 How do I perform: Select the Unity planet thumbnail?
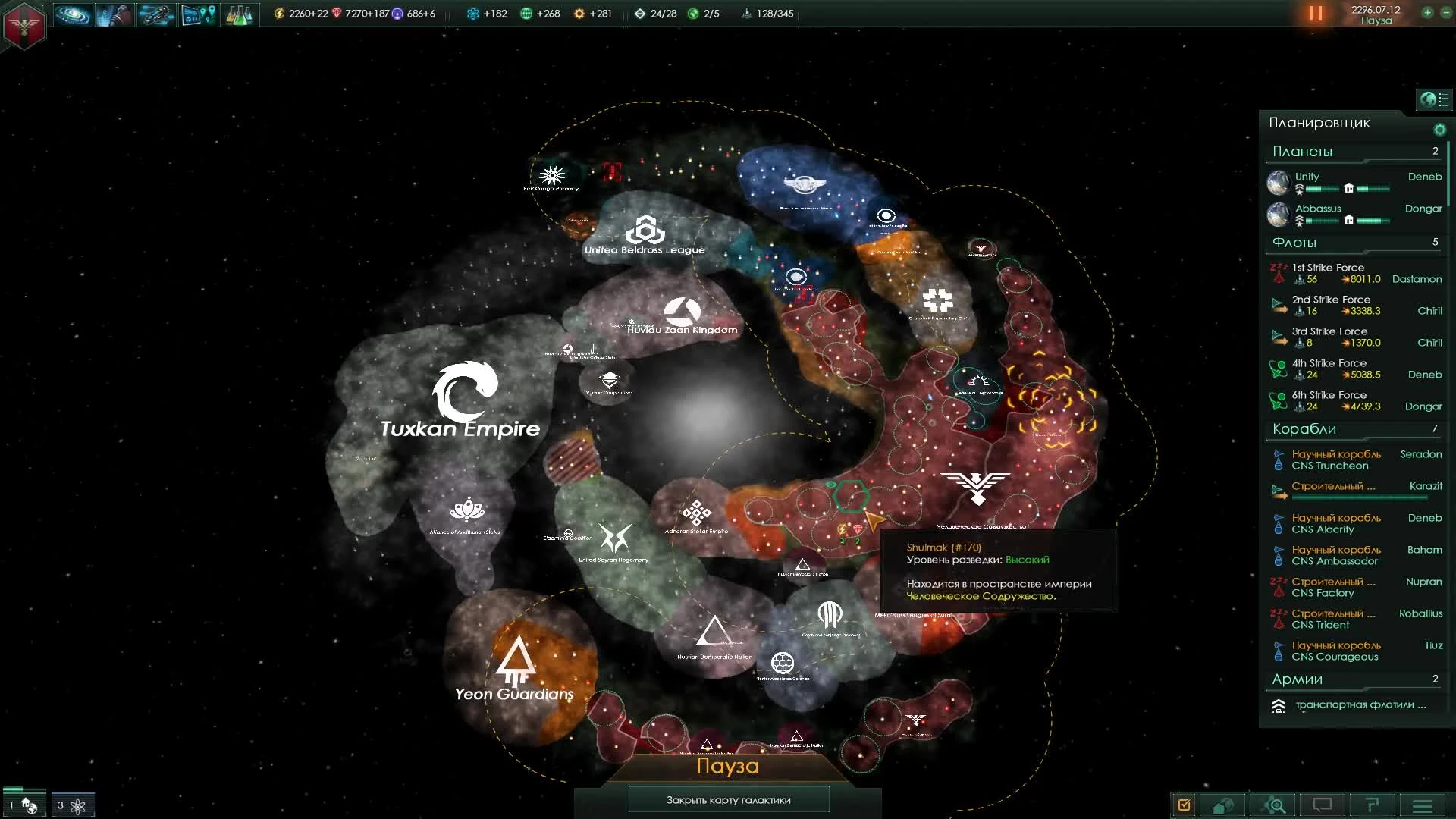1279,182
